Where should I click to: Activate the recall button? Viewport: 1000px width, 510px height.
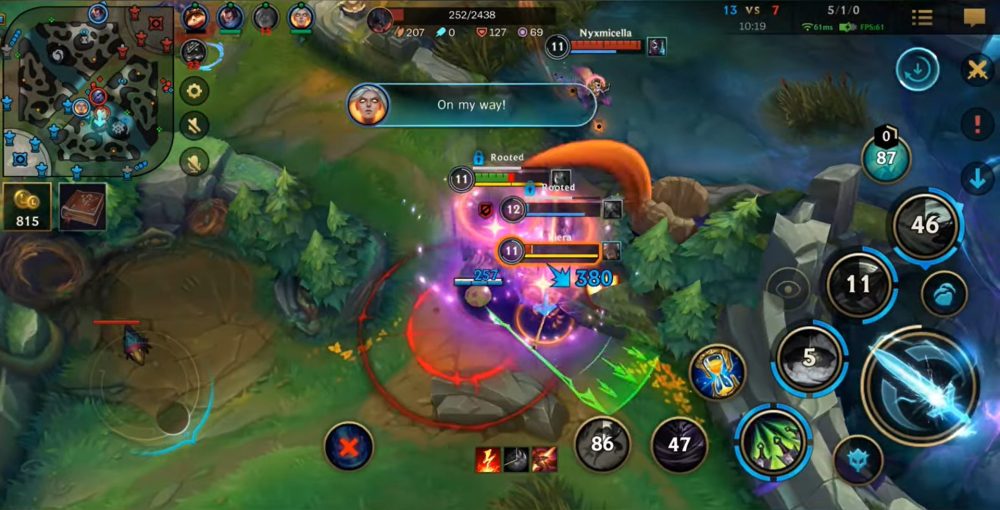pyautogui.click(x=917, y=70)
